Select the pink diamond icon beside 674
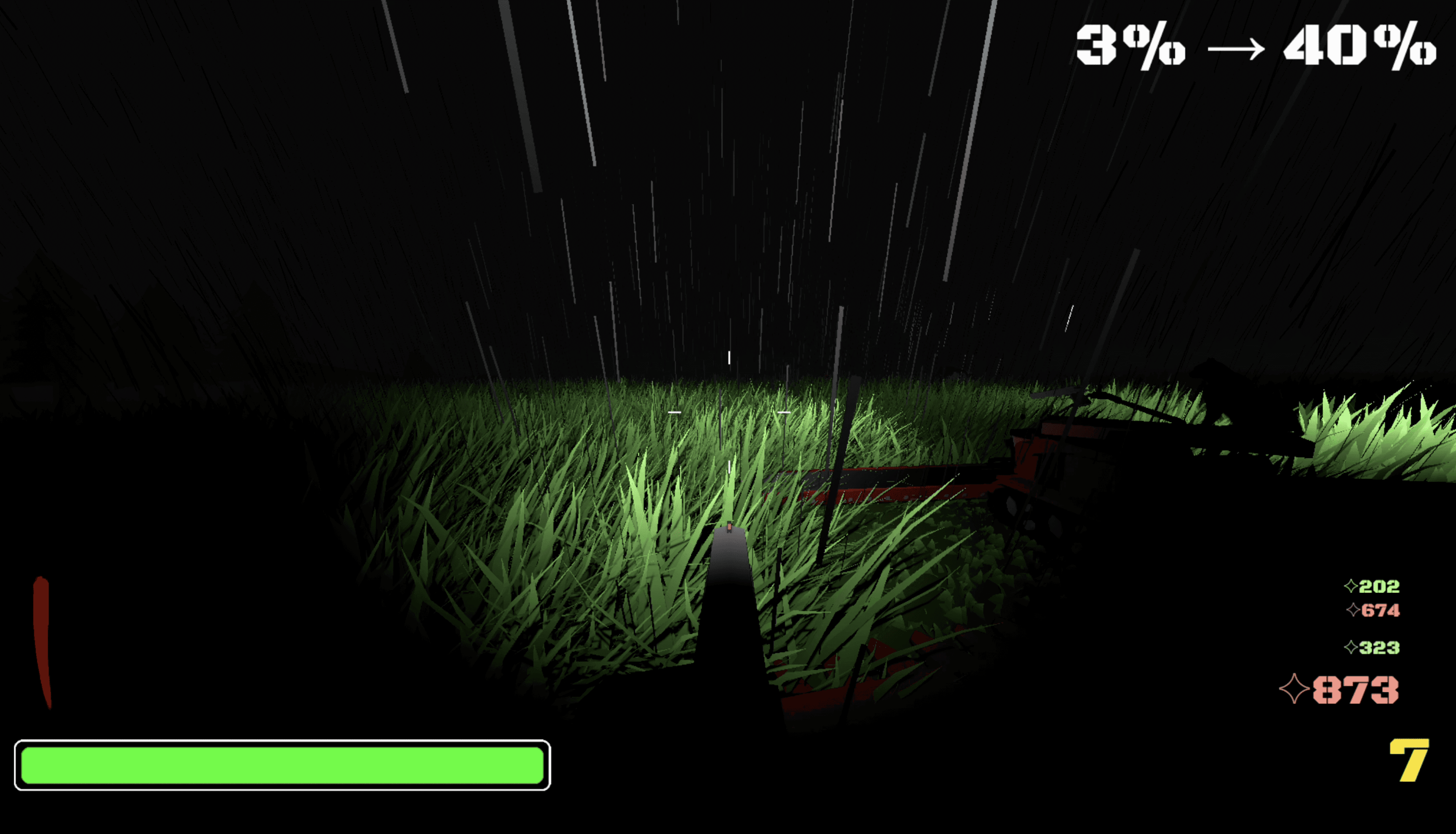The height and width of the screenshot is (834, 1456). tap(1353, 610)
